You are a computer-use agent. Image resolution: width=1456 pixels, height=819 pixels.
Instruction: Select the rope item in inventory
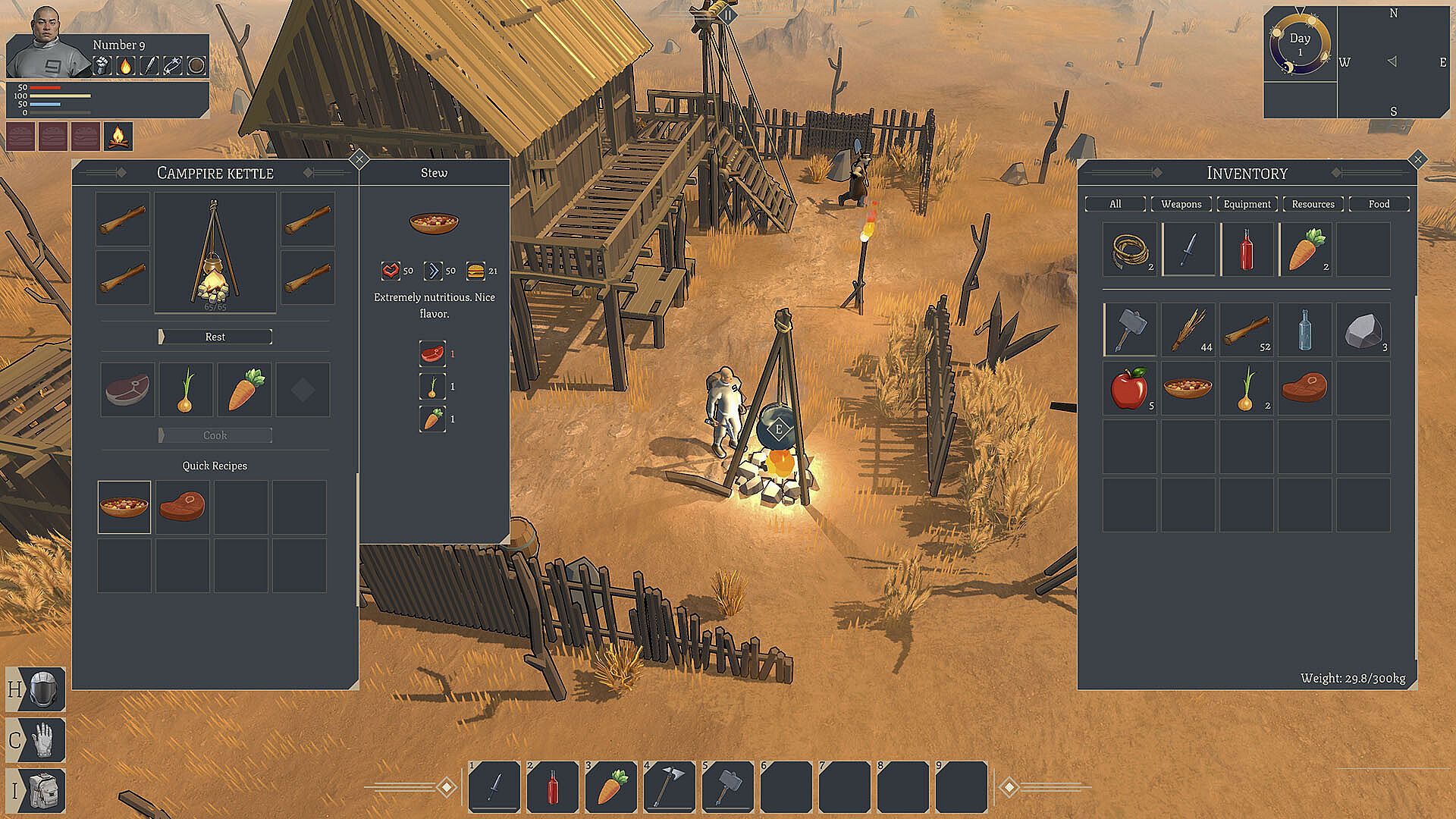[1129, 249]
